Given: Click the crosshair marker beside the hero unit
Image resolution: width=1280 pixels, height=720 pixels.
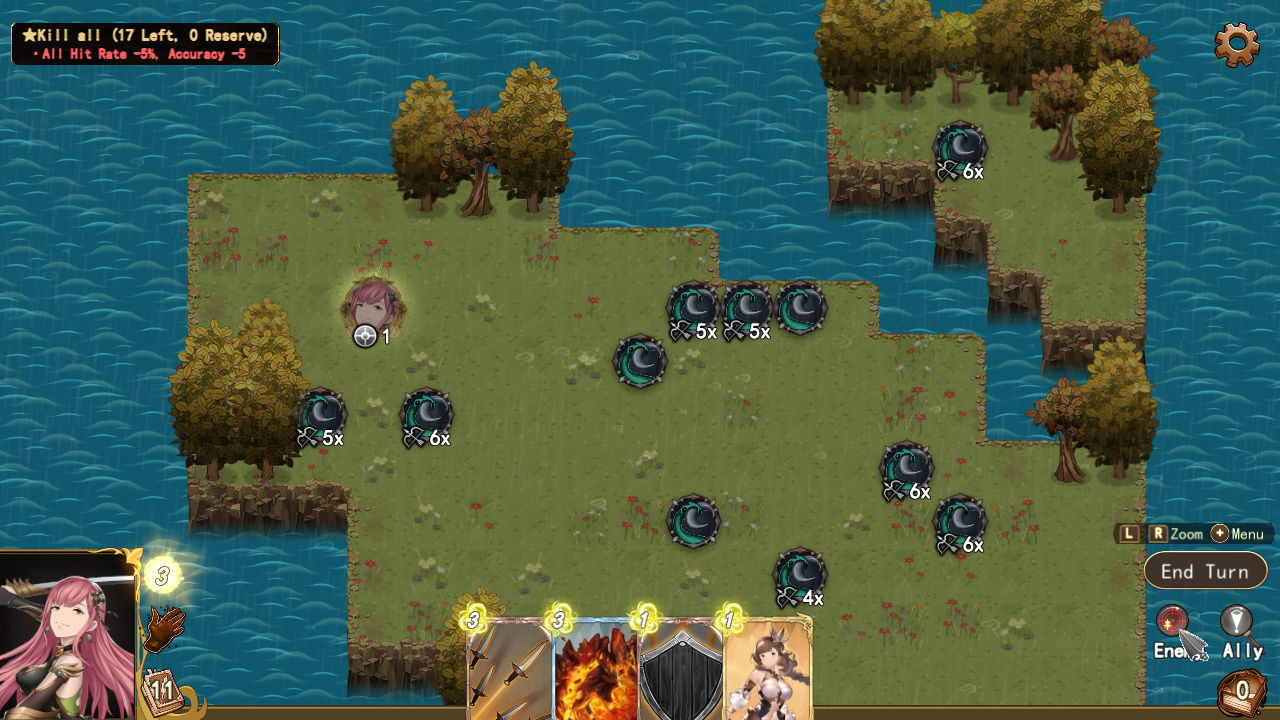Looking at the screenshot, I should [x=363, y=337].
